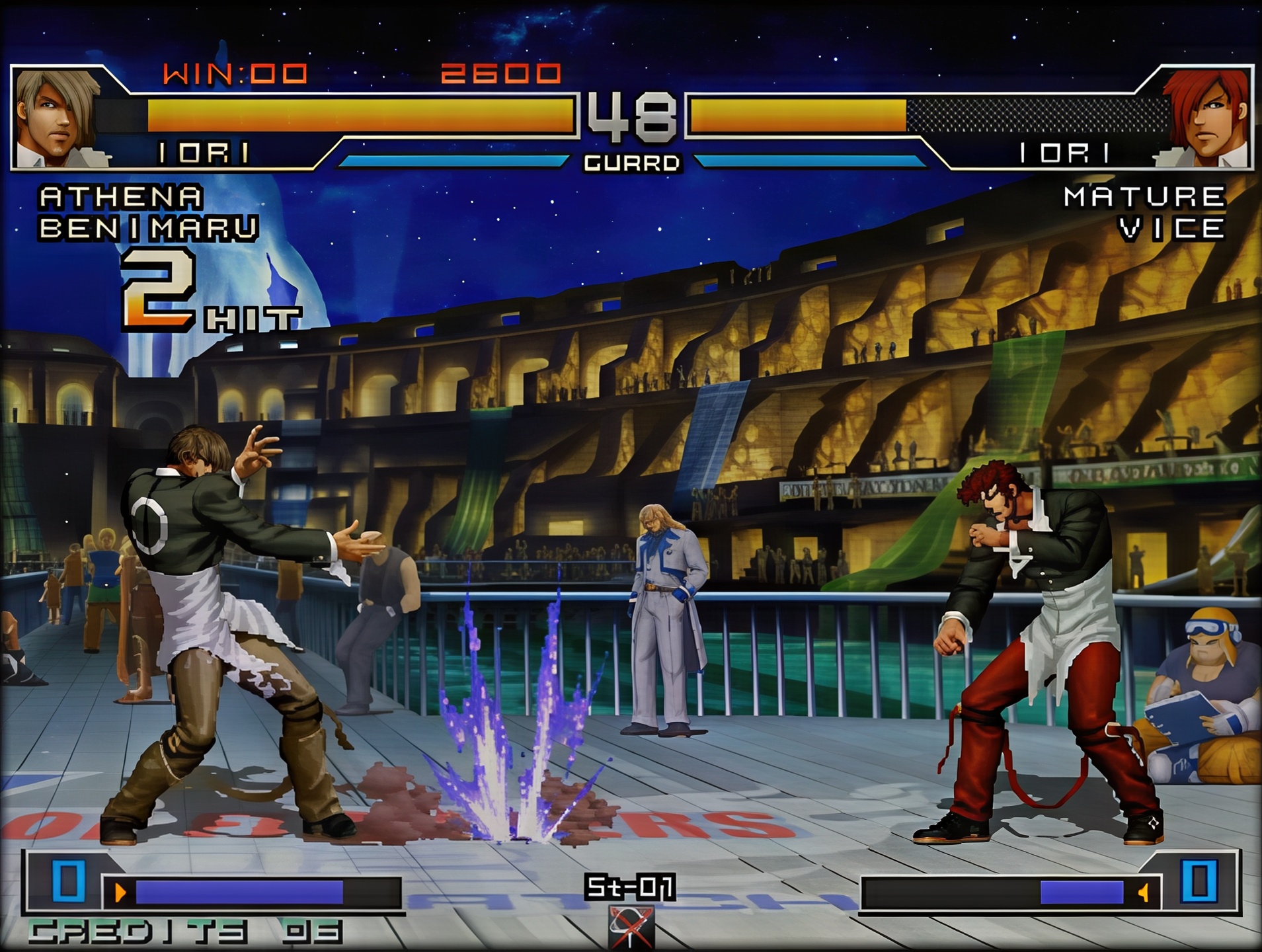Select the red-haired Iori portrait
Screen dimensions: 1262x952
pos(1206,118)
